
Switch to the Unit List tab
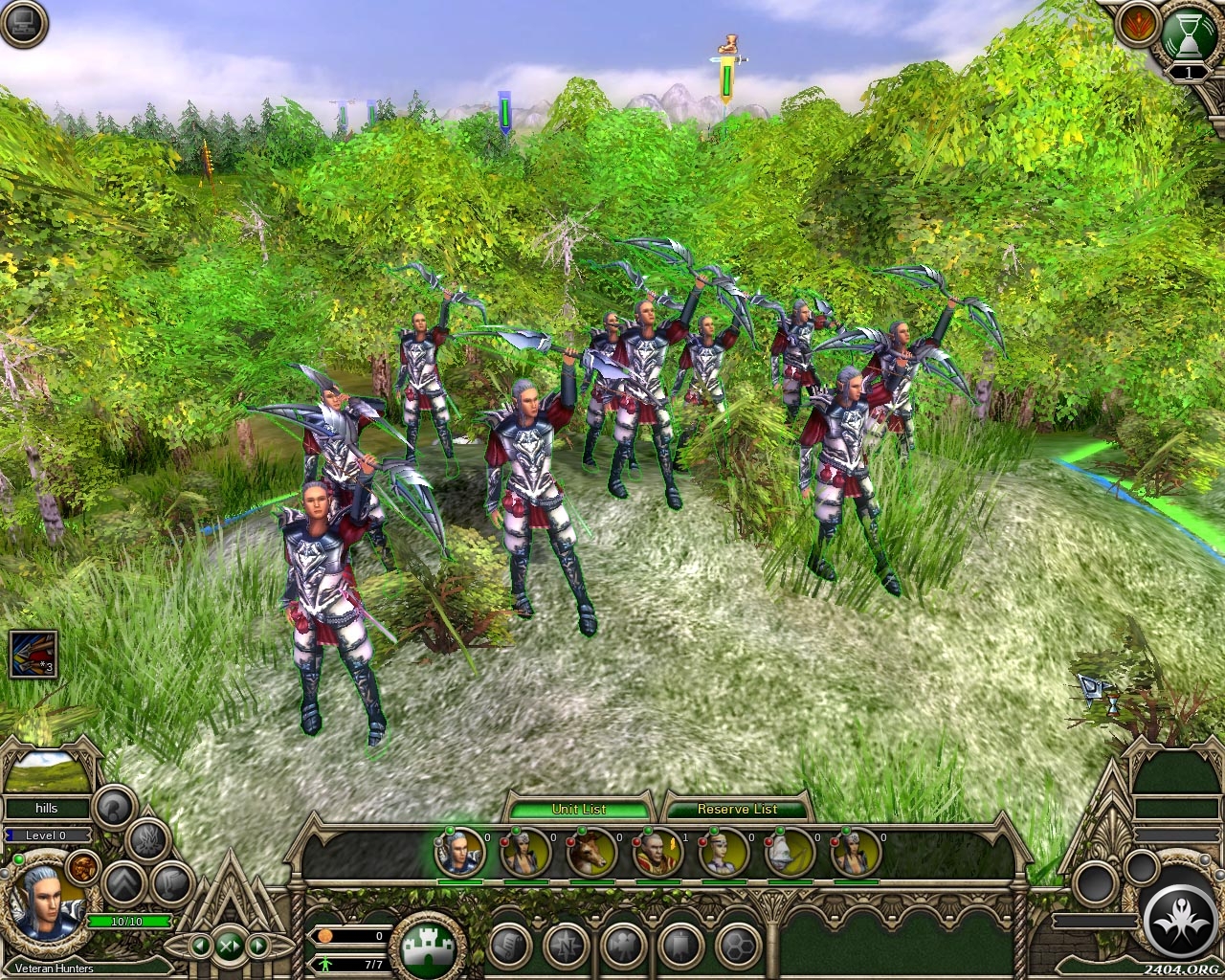pyautogui.click(x=579, y=809)
